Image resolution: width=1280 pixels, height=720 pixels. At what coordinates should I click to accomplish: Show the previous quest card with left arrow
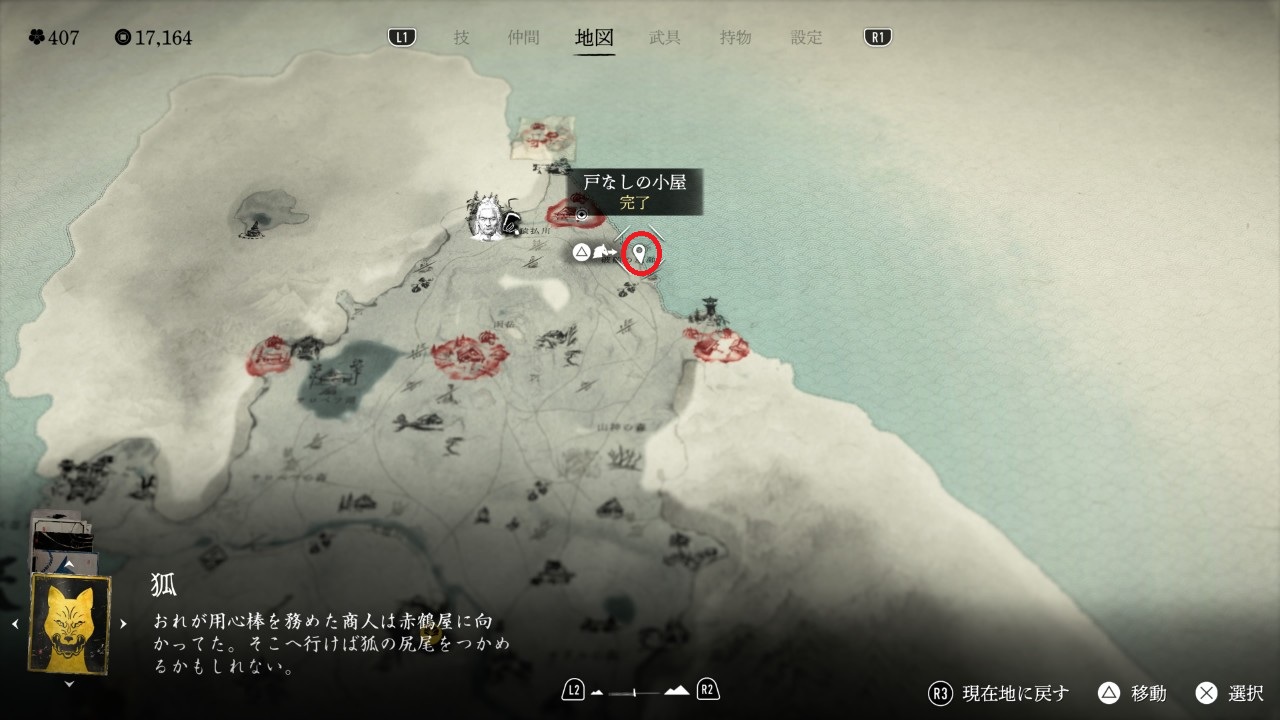[15, 624]
